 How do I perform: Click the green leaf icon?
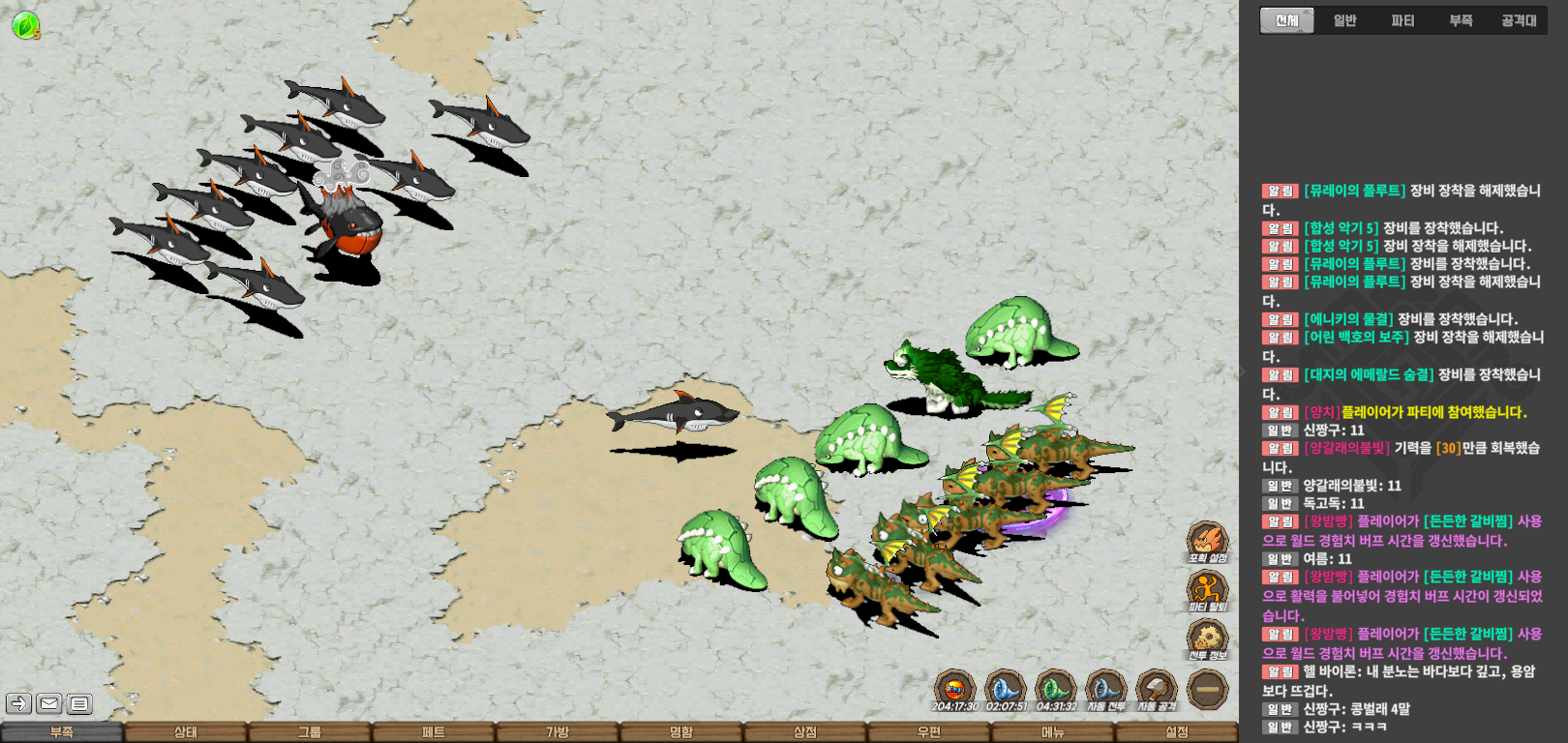point(25,25)
